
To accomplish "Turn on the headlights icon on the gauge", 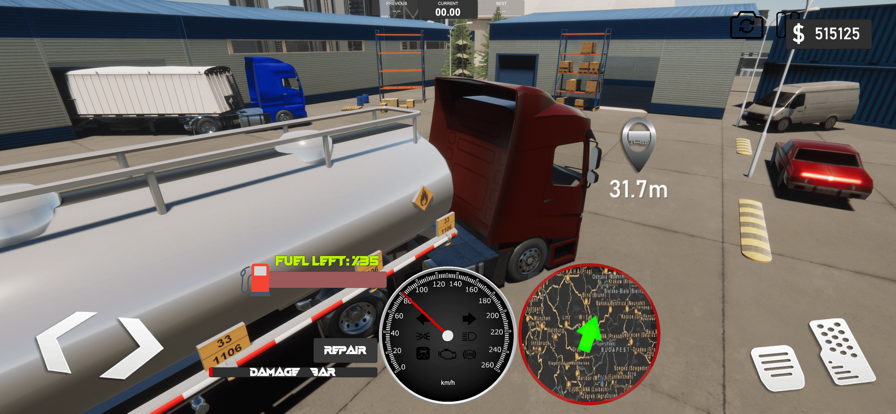I will (x=469, y=337).
